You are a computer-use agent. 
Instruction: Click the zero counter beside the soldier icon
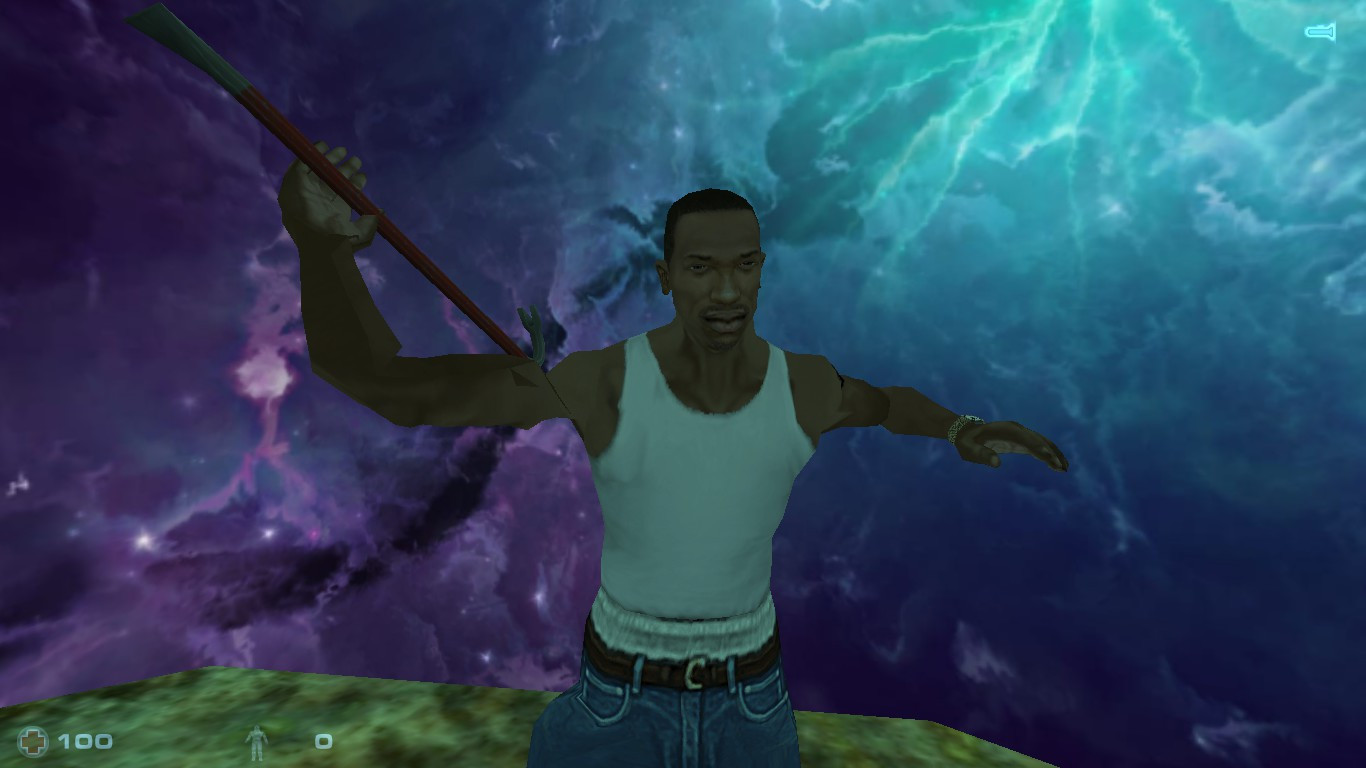[322, 741]
